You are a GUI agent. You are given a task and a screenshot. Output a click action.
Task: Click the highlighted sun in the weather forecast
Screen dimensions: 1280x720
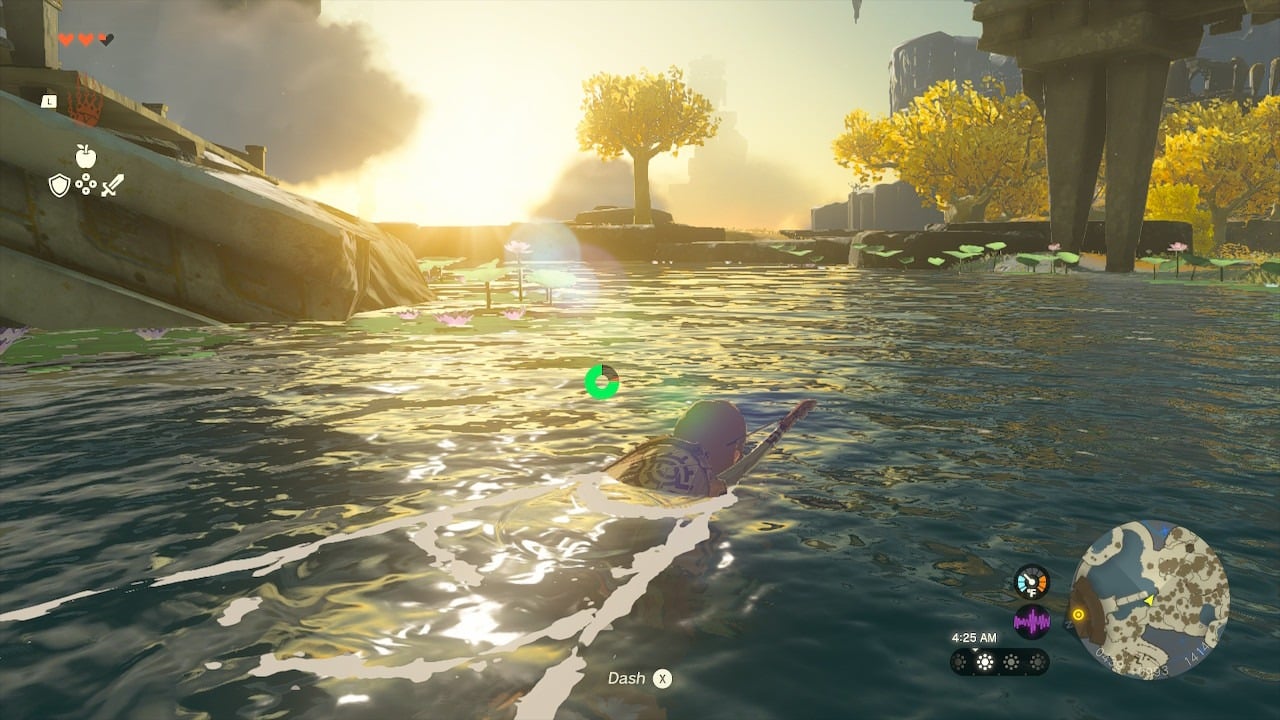(x=986, y=662)
